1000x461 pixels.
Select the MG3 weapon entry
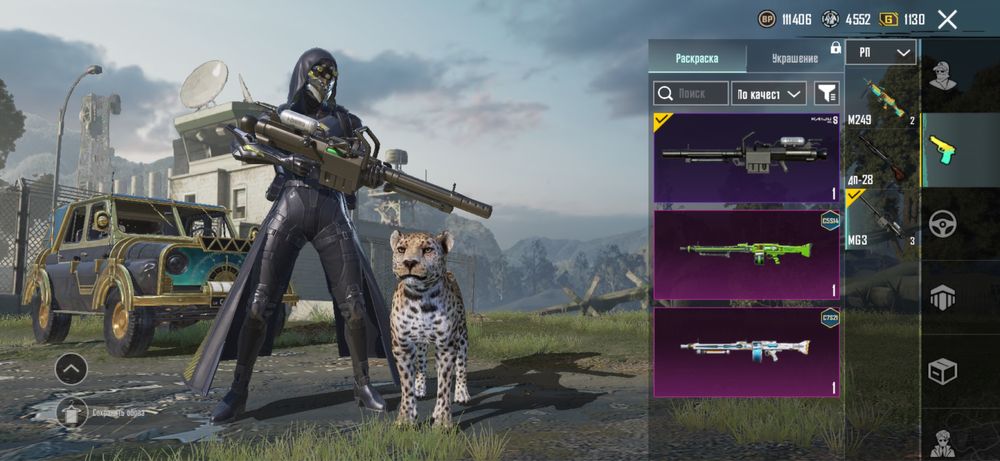point(881,220)
